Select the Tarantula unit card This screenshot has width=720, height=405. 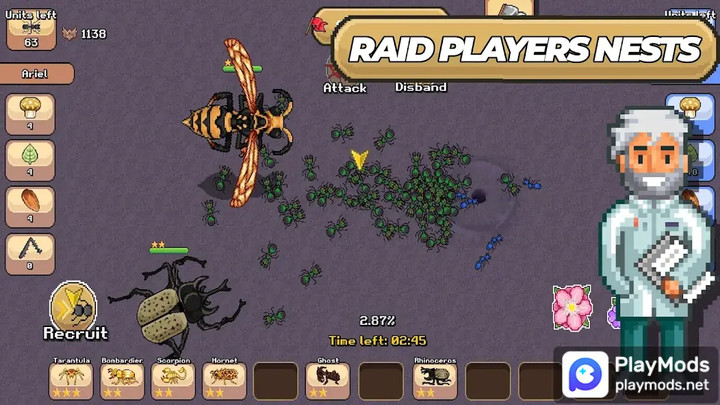click(71, 379)
